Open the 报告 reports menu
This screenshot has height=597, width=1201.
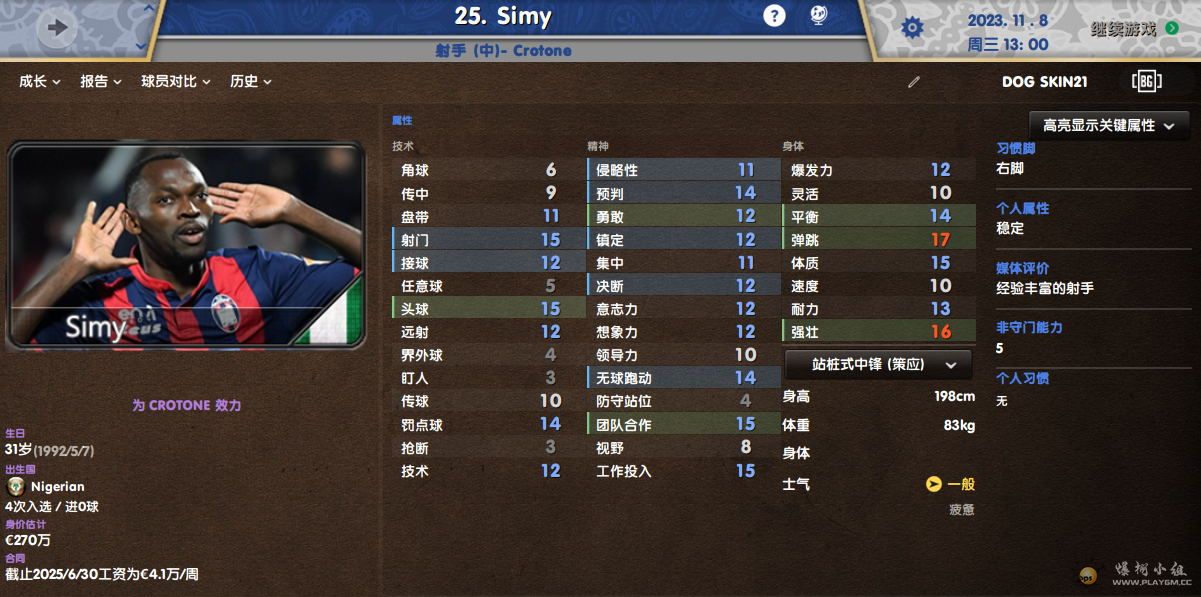[x=100, y=82]
